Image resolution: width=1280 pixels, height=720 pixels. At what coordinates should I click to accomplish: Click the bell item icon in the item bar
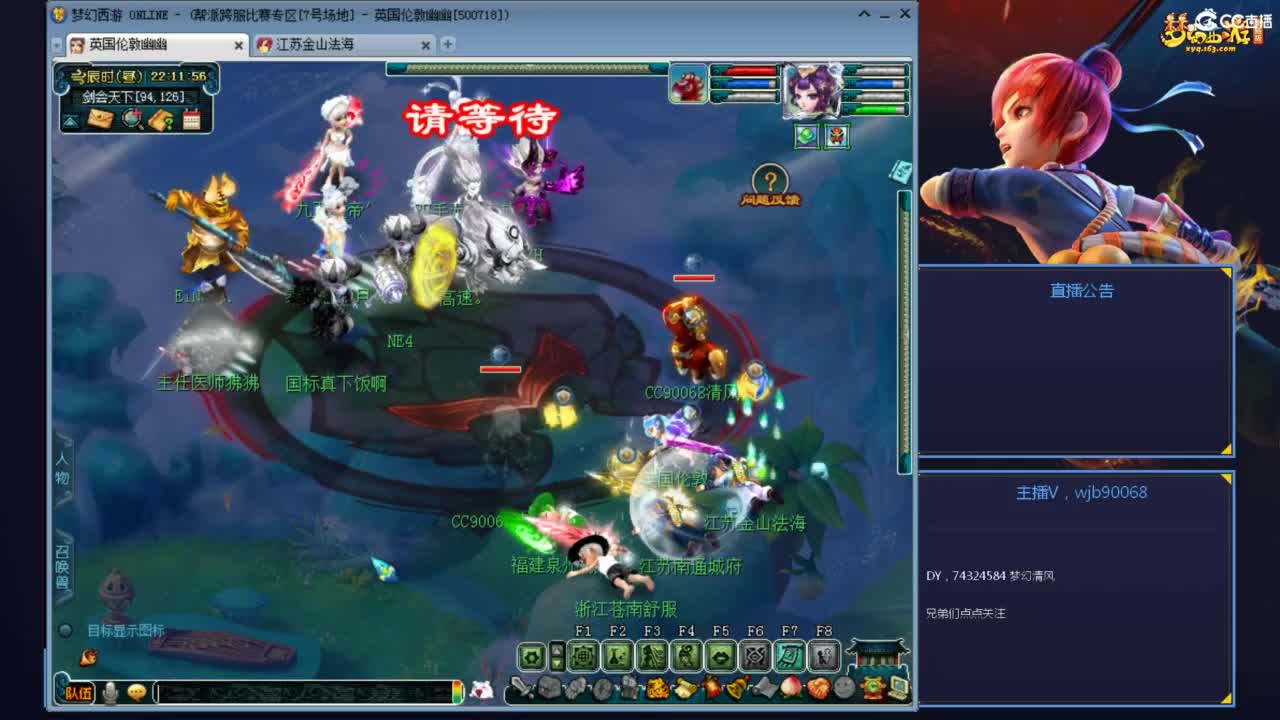(736, 687)
